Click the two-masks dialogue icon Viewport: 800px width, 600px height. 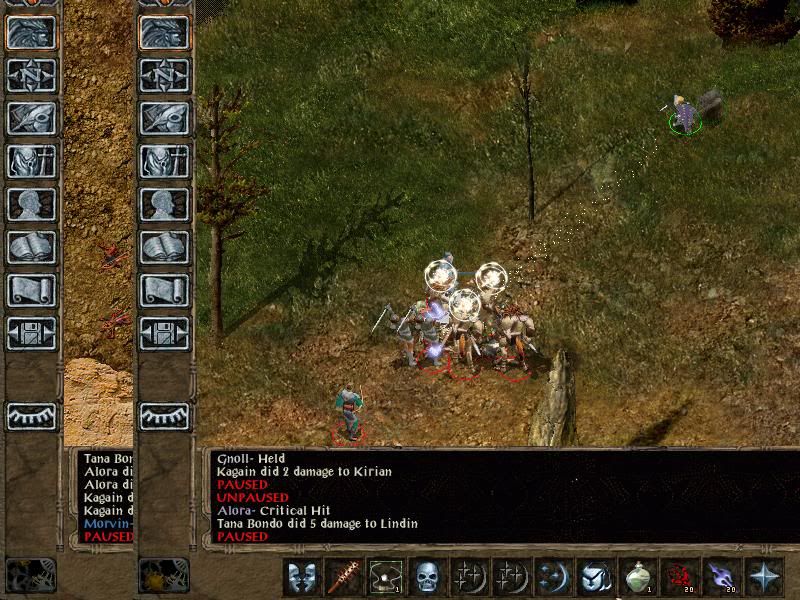point(302,576)
